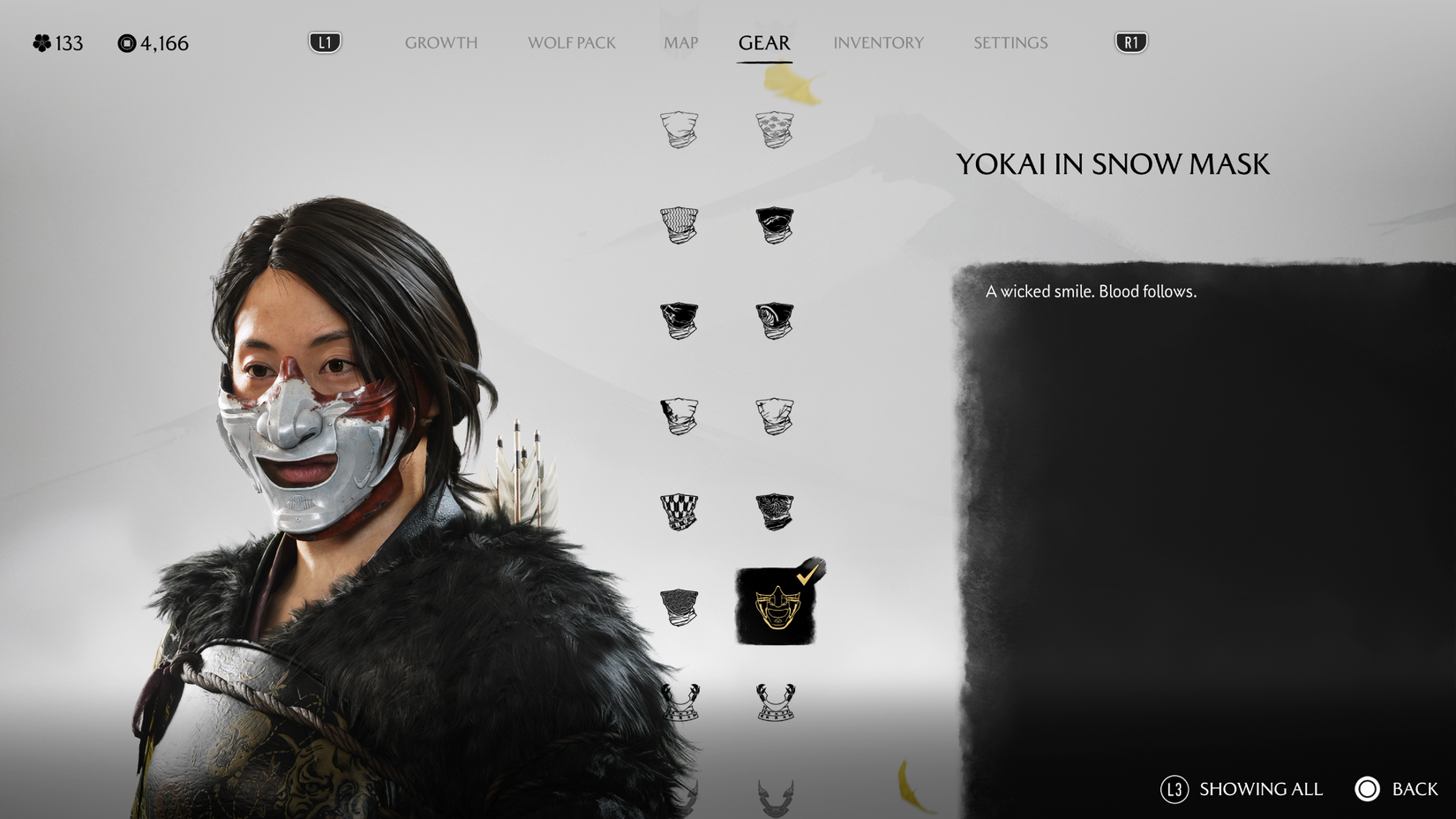
Task: Switch to the Inventory tab
Action: [879, 42]
